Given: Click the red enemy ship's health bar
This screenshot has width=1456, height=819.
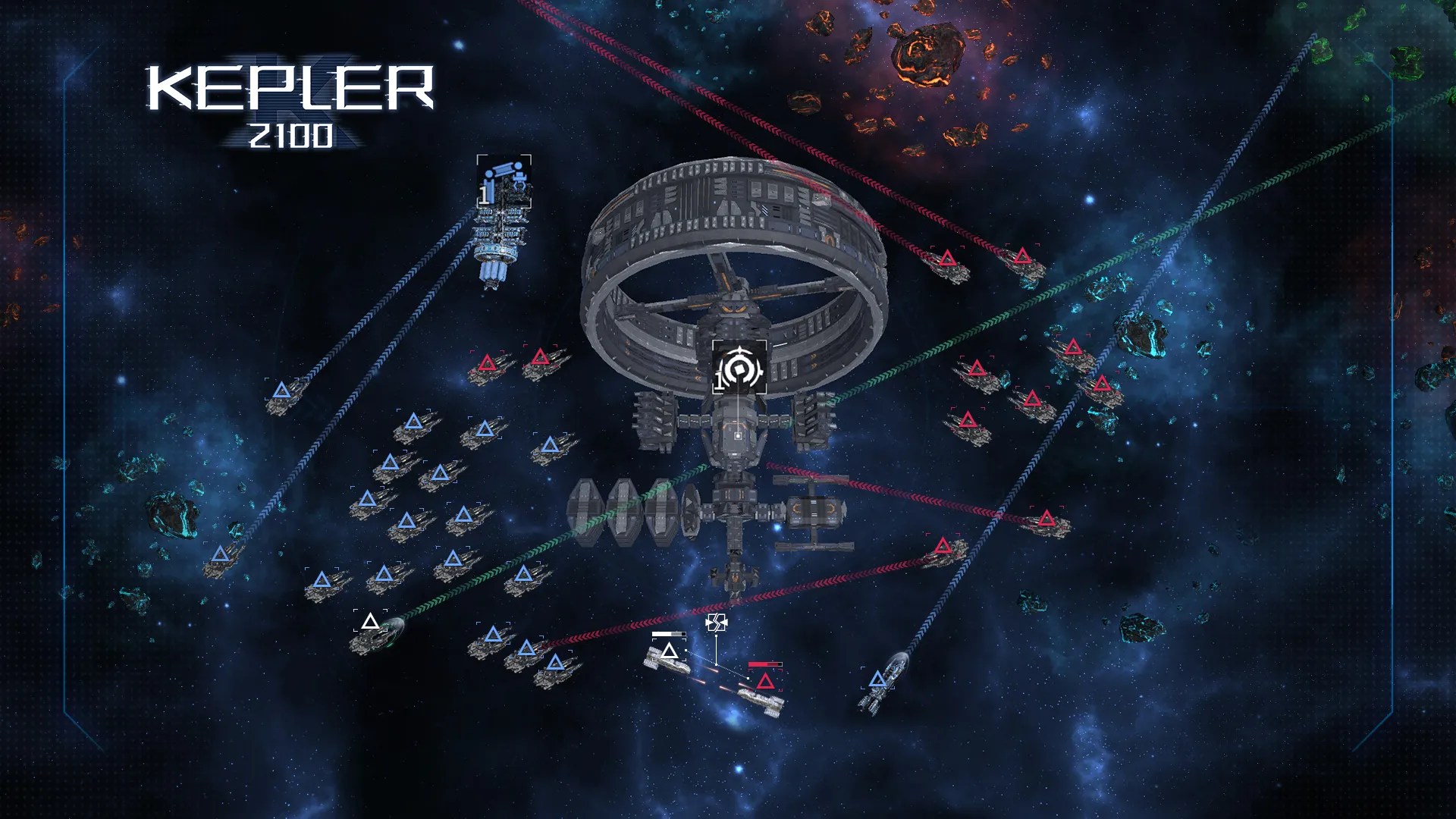Looking at the screenshot, I should [764, 664].
